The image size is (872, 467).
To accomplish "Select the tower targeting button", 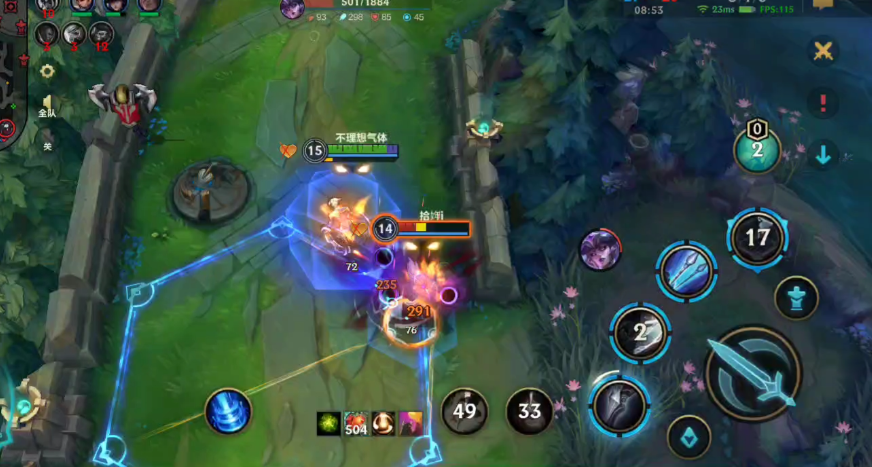I will tap(796, 297).
